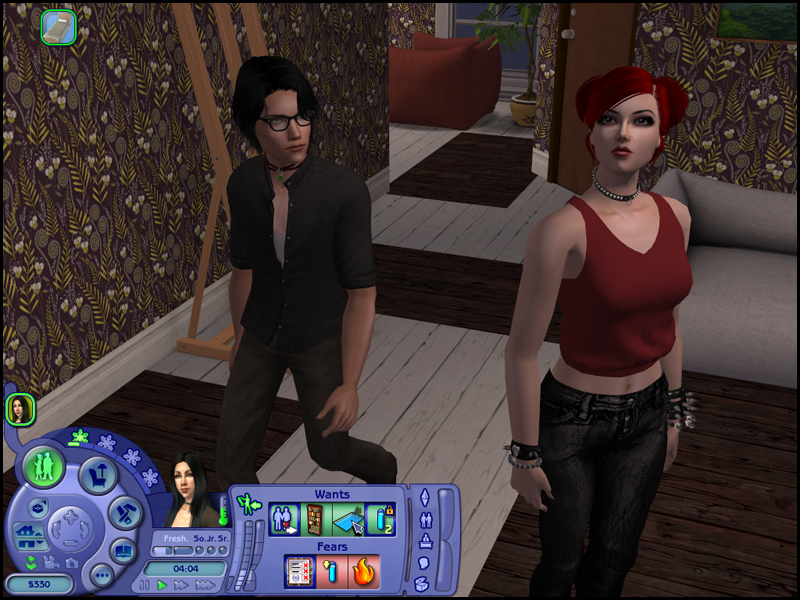Open Build mode with the hammer button

click(x=125, y=513)
